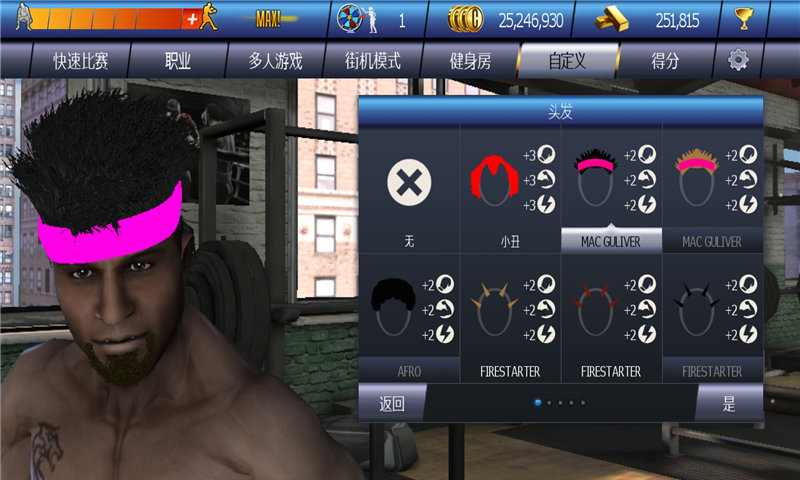Confirm hairstyle with the 是 button
Viewport: 800px width, 480px height.
[729, 404]
